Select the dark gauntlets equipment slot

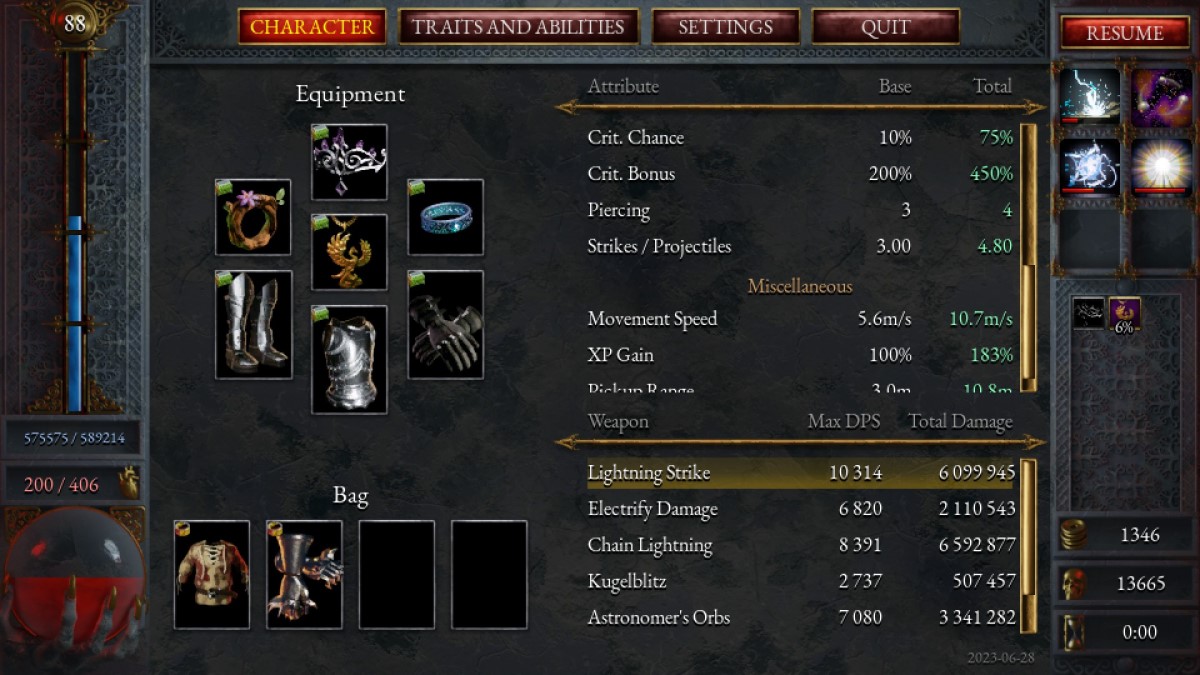[x=445, y=325]
